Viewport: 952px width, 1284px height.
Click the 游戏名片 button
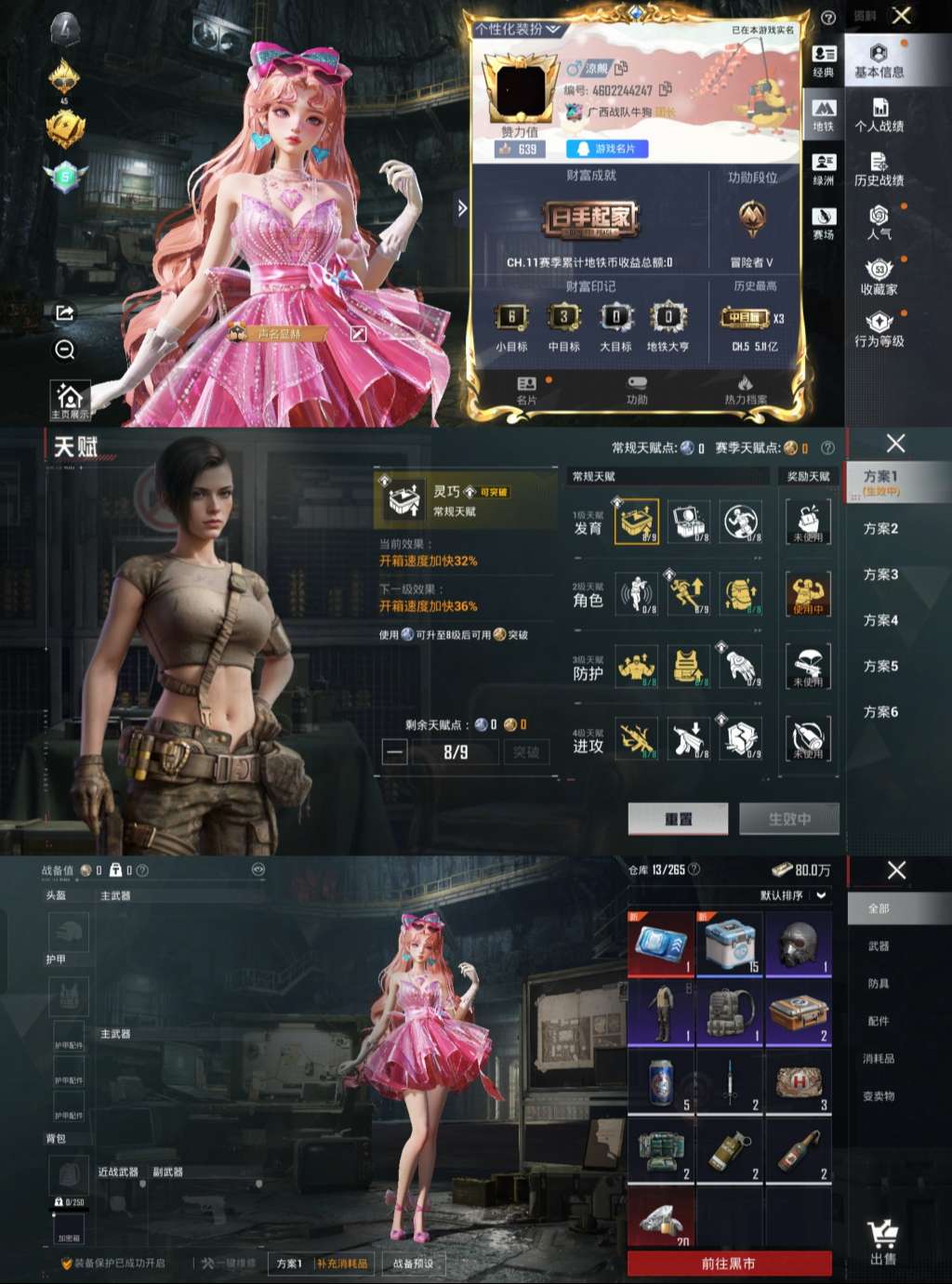coord(607,149)
